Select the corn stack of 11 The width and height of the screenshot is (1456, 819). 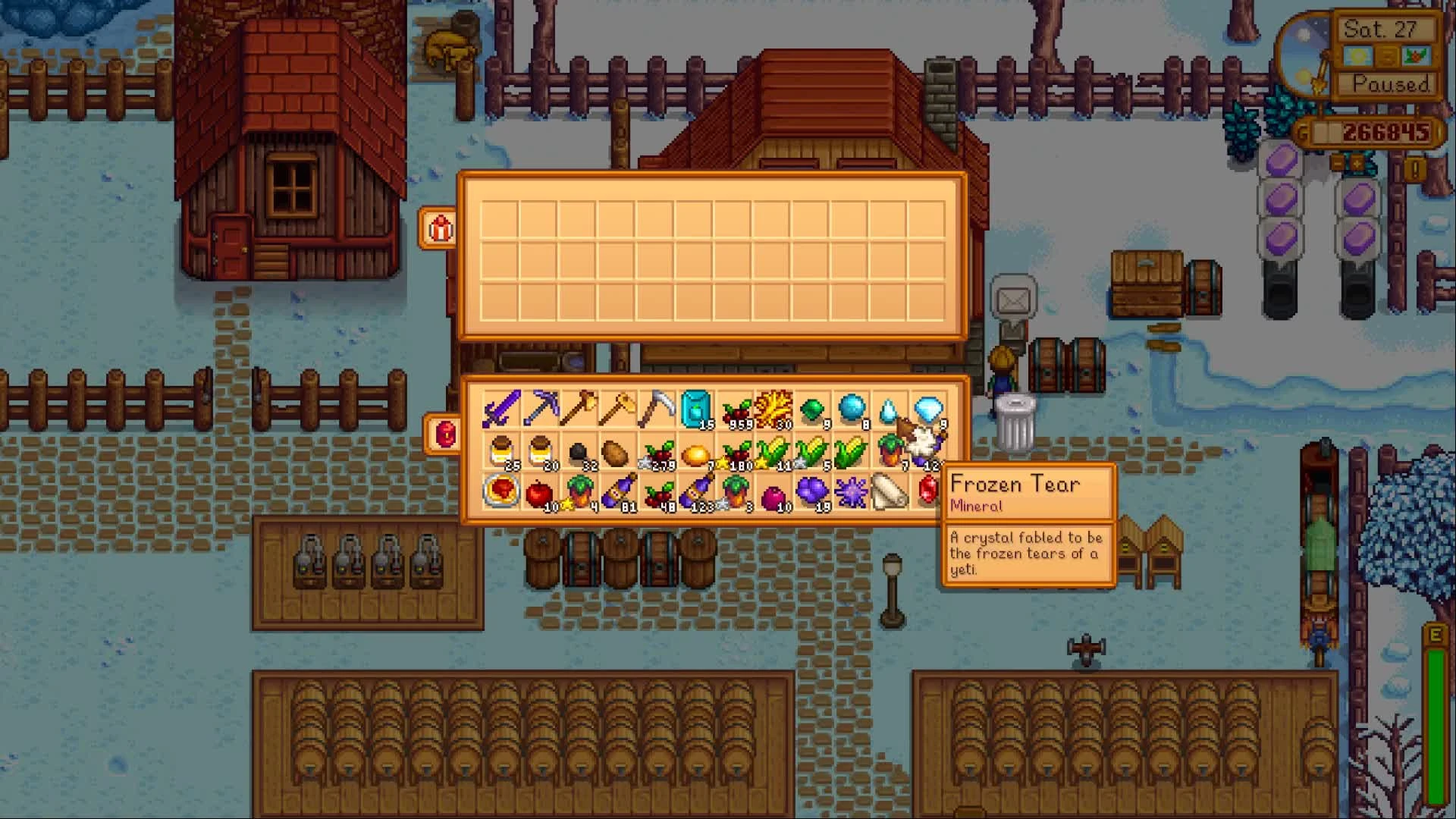click(x=773, y=452)
